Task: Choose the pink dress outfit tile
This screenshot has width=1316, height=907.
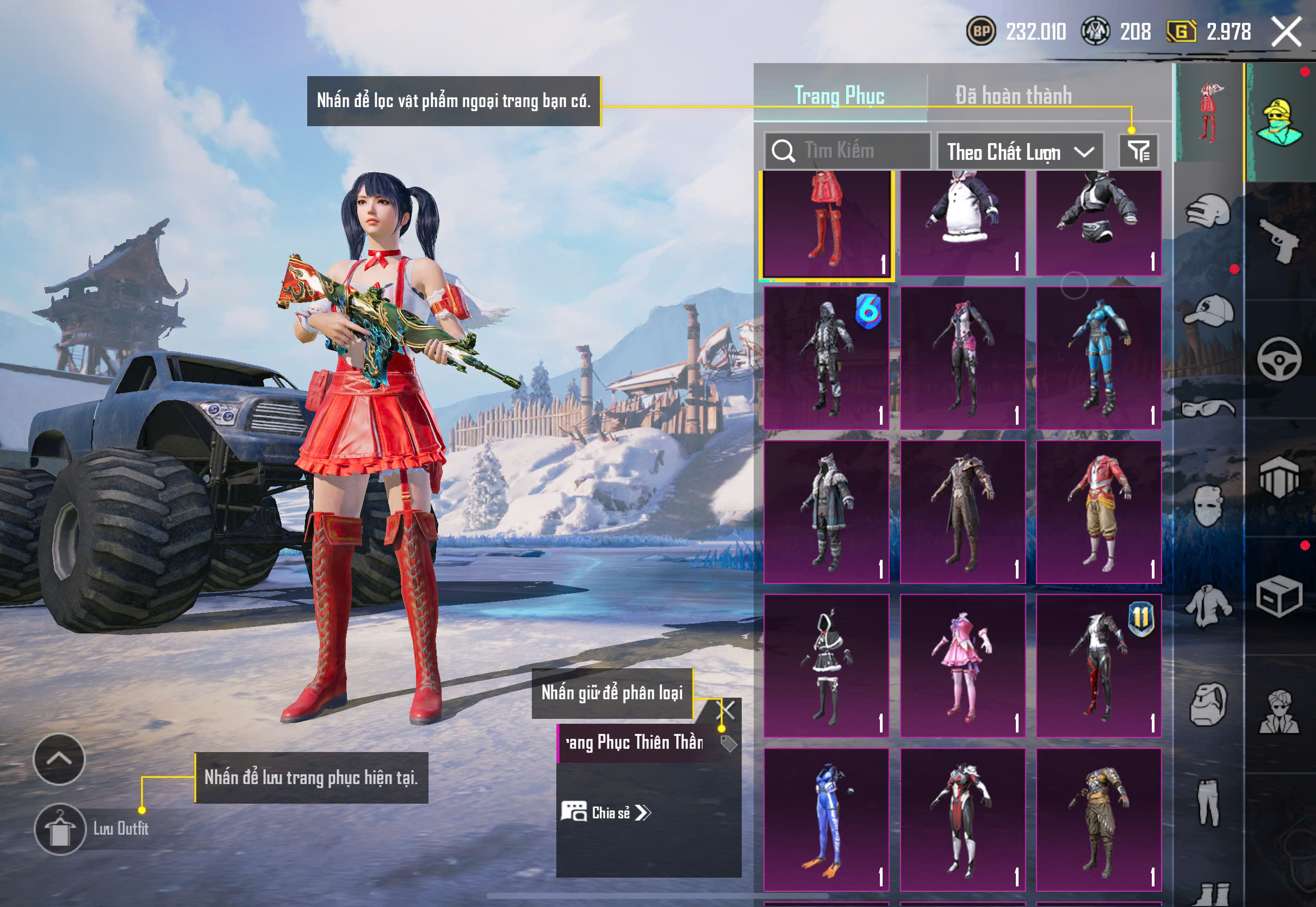Action: [x=963, y=666]
